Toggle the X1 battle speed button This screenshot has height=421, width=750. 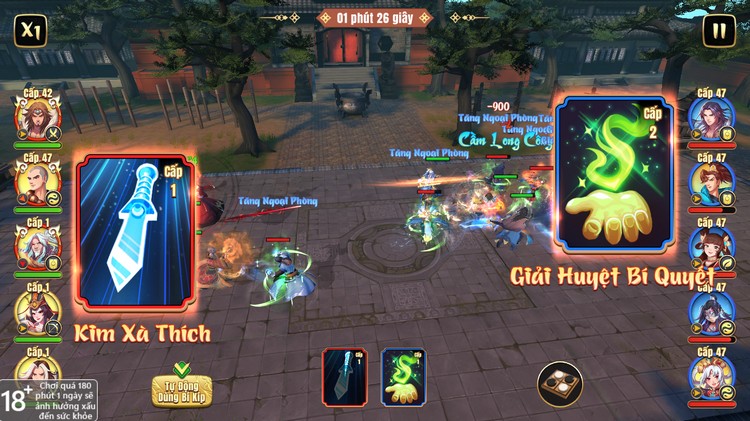[30, 29]
